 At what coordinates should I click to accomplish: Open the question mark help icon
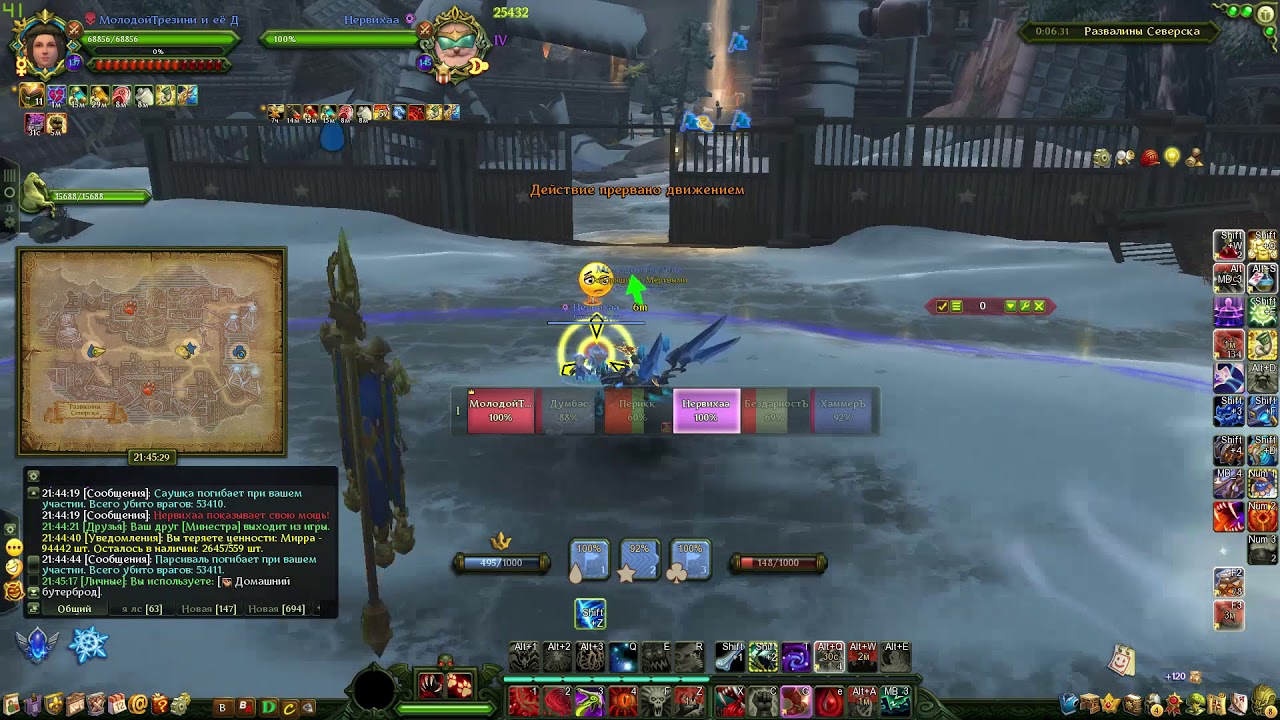point(160,706)
